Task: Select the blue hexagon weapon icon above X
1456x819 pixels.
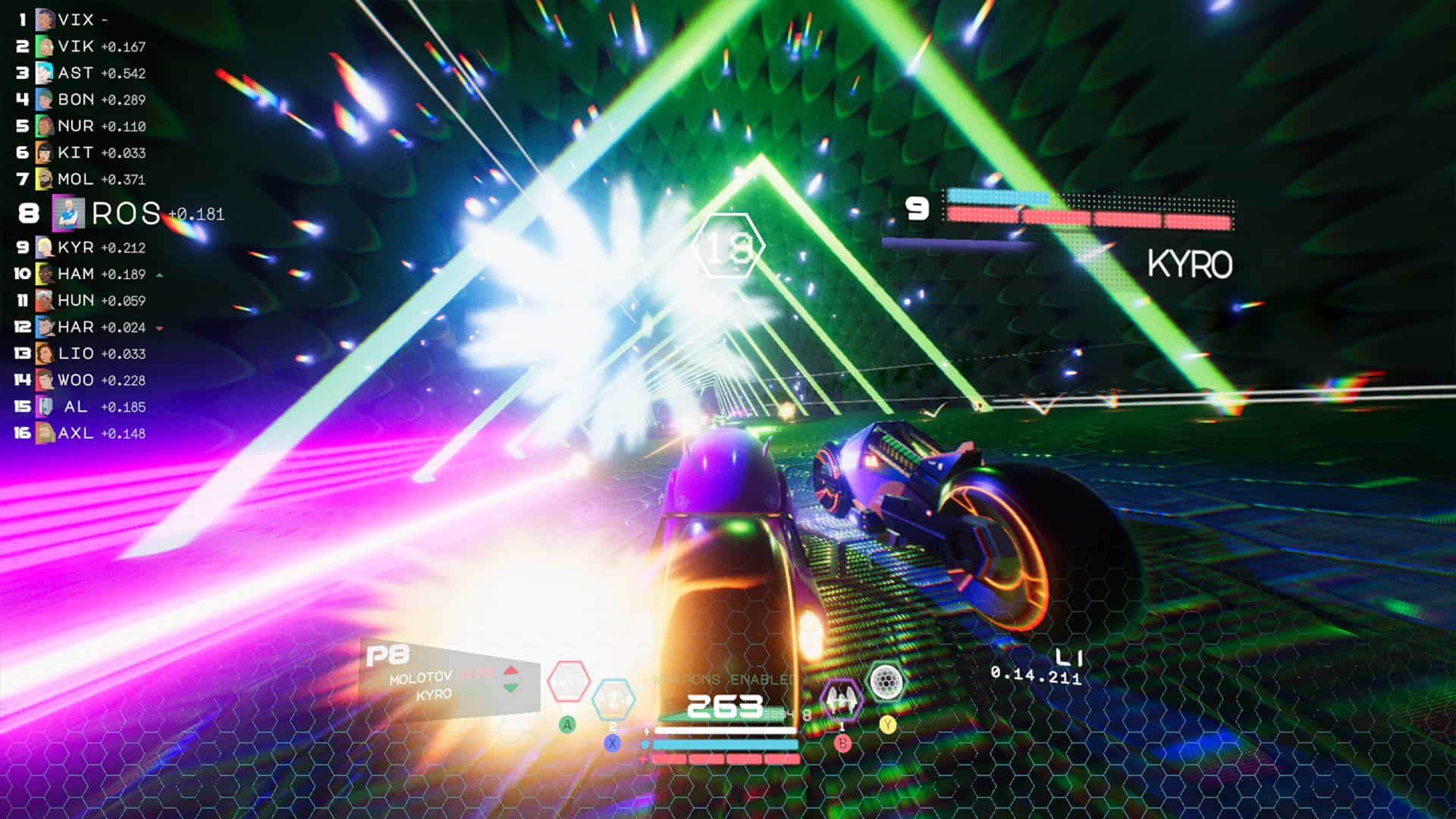Action: pyautogui.click(x=613, y=700)
